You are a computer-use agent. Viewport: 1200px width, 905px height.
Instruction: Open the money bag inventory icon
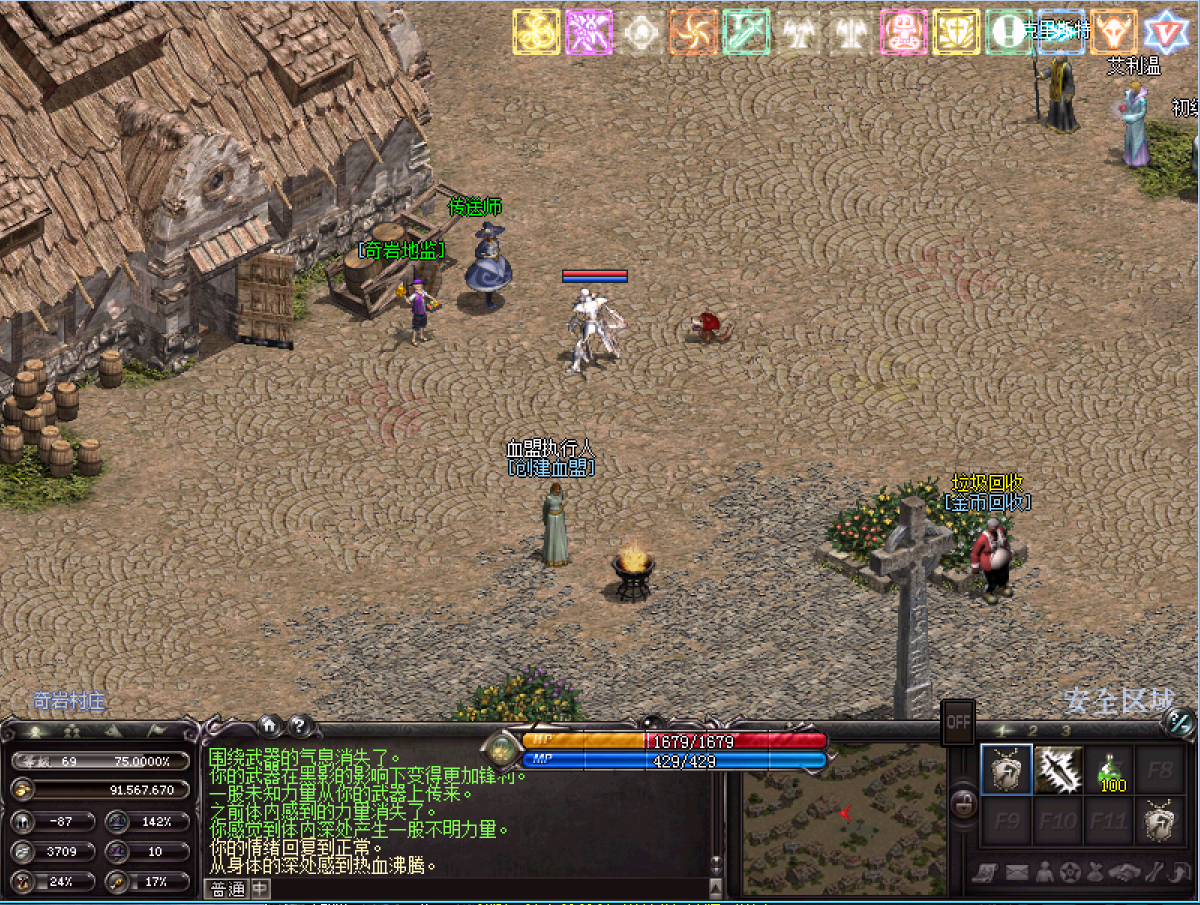[x=1095, y=873]
